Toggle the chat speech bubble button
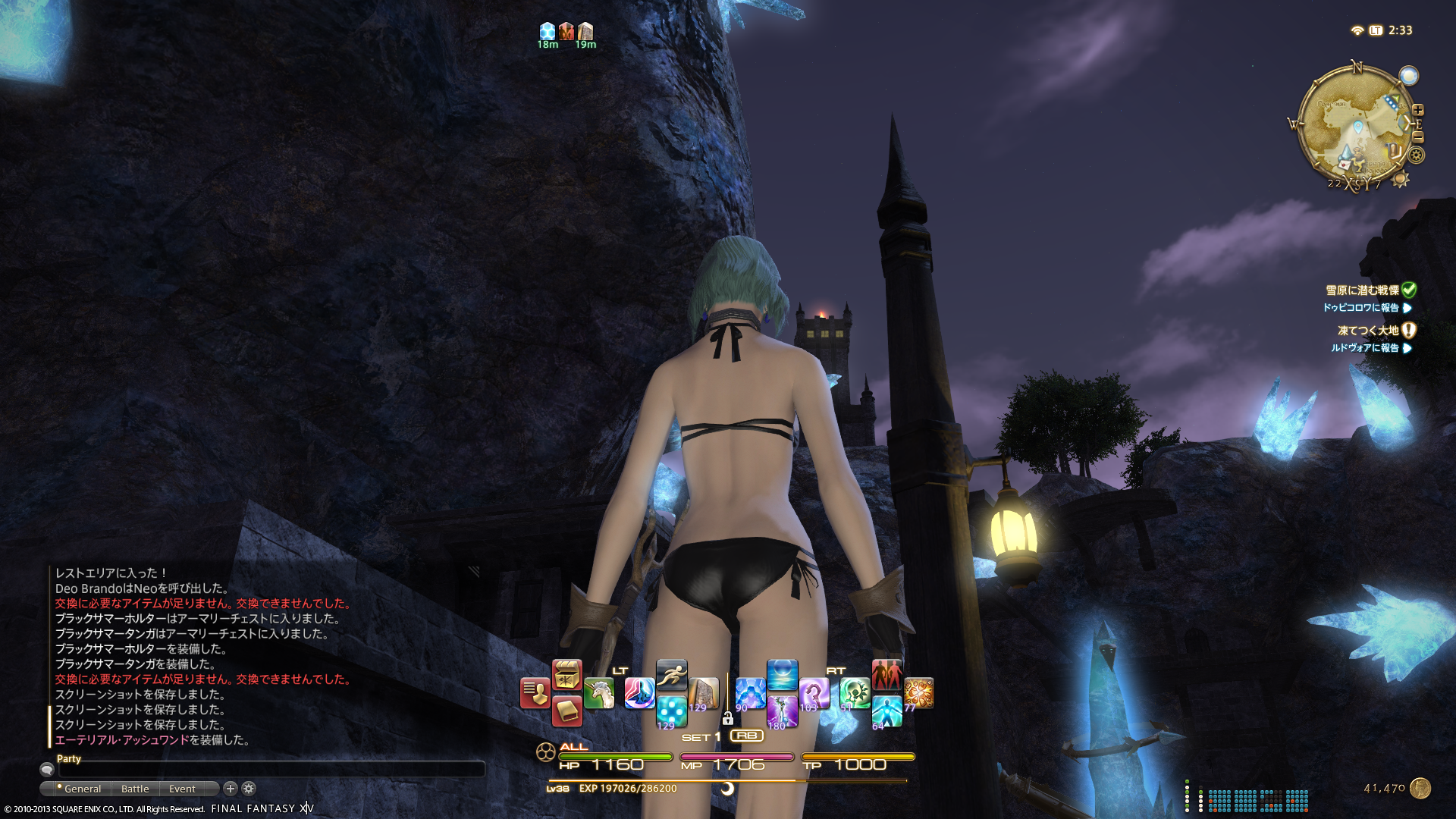Viewport: 1456px width, 819px height. pyautogui.click(x=47, y=770)
